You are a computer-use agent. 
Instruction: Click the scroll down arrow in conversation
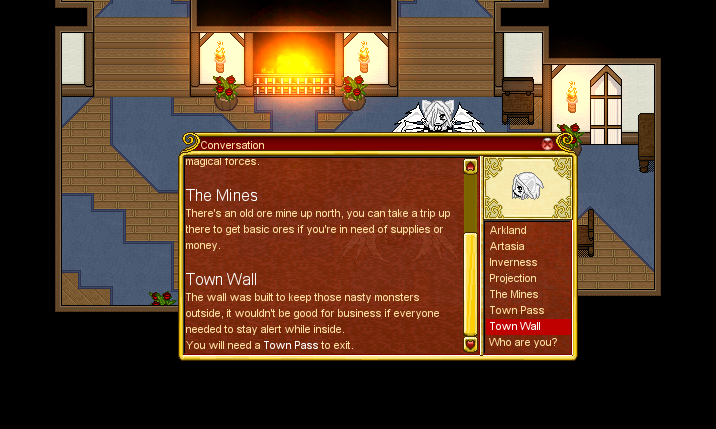[471, 344]
